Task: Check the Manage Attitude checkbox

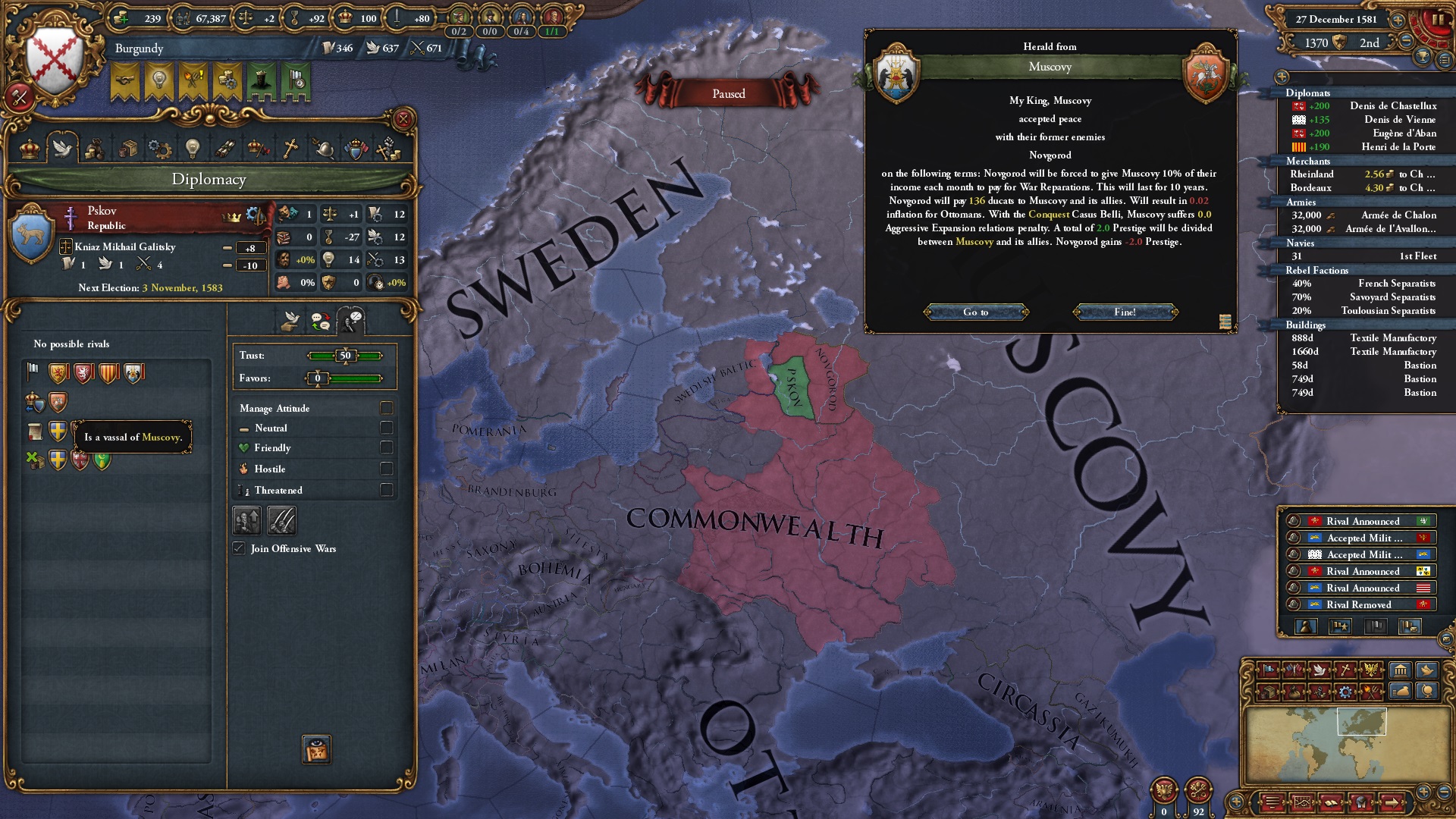Action: 385,408
